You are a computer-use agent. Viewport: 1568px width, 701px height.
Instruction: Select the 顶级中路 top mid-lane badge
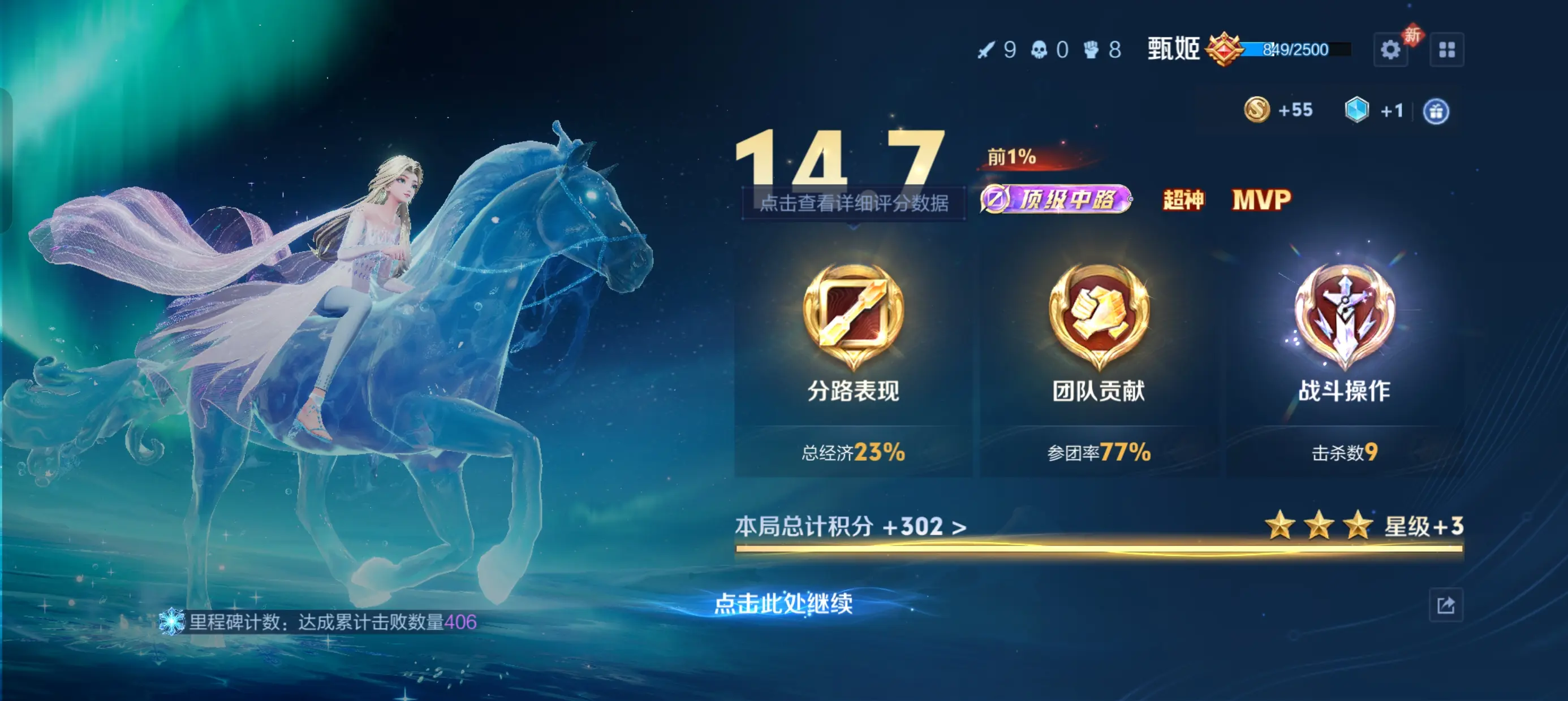1057,200
